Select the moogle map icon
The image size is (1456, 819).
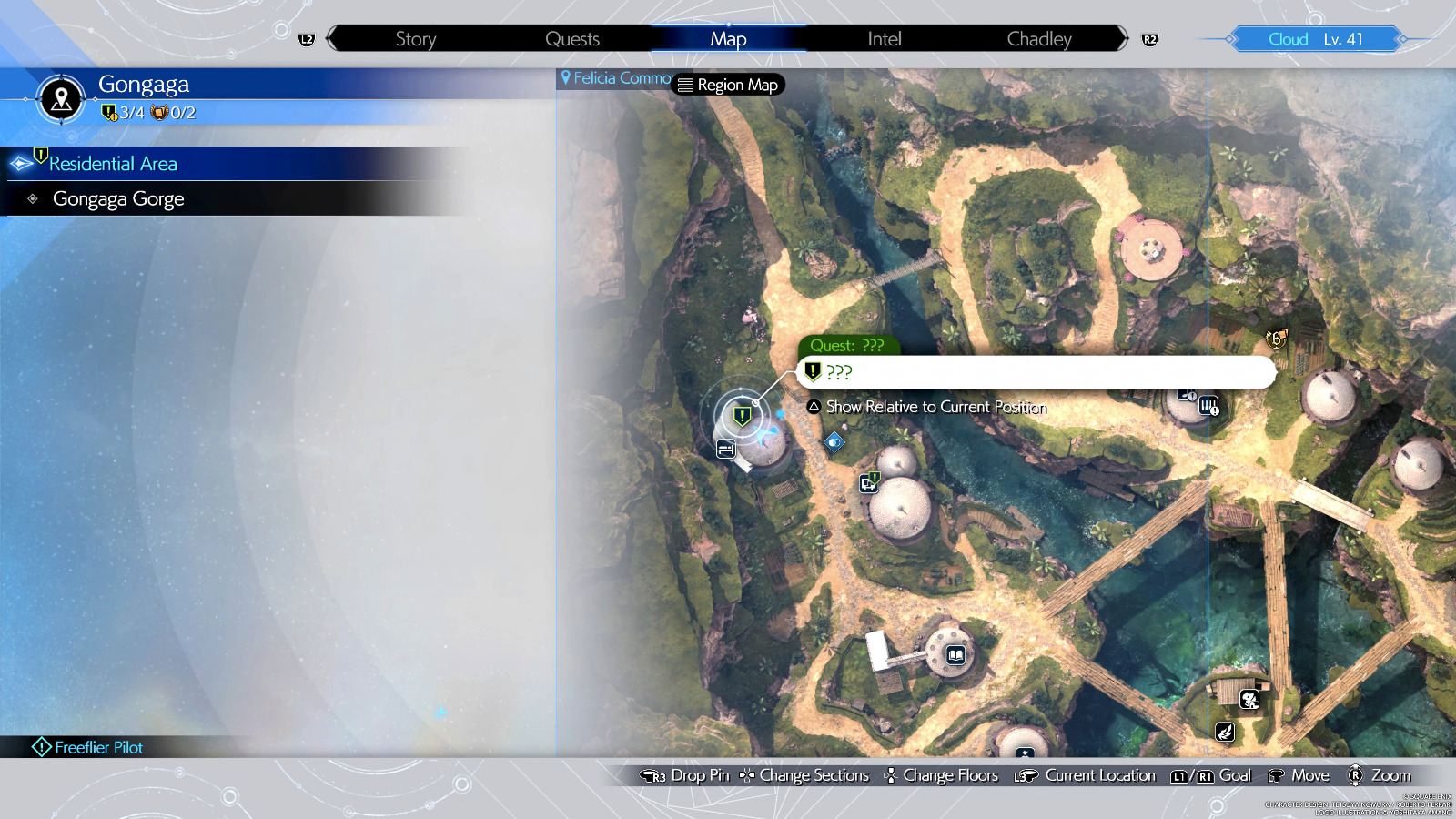point(1249,700)
